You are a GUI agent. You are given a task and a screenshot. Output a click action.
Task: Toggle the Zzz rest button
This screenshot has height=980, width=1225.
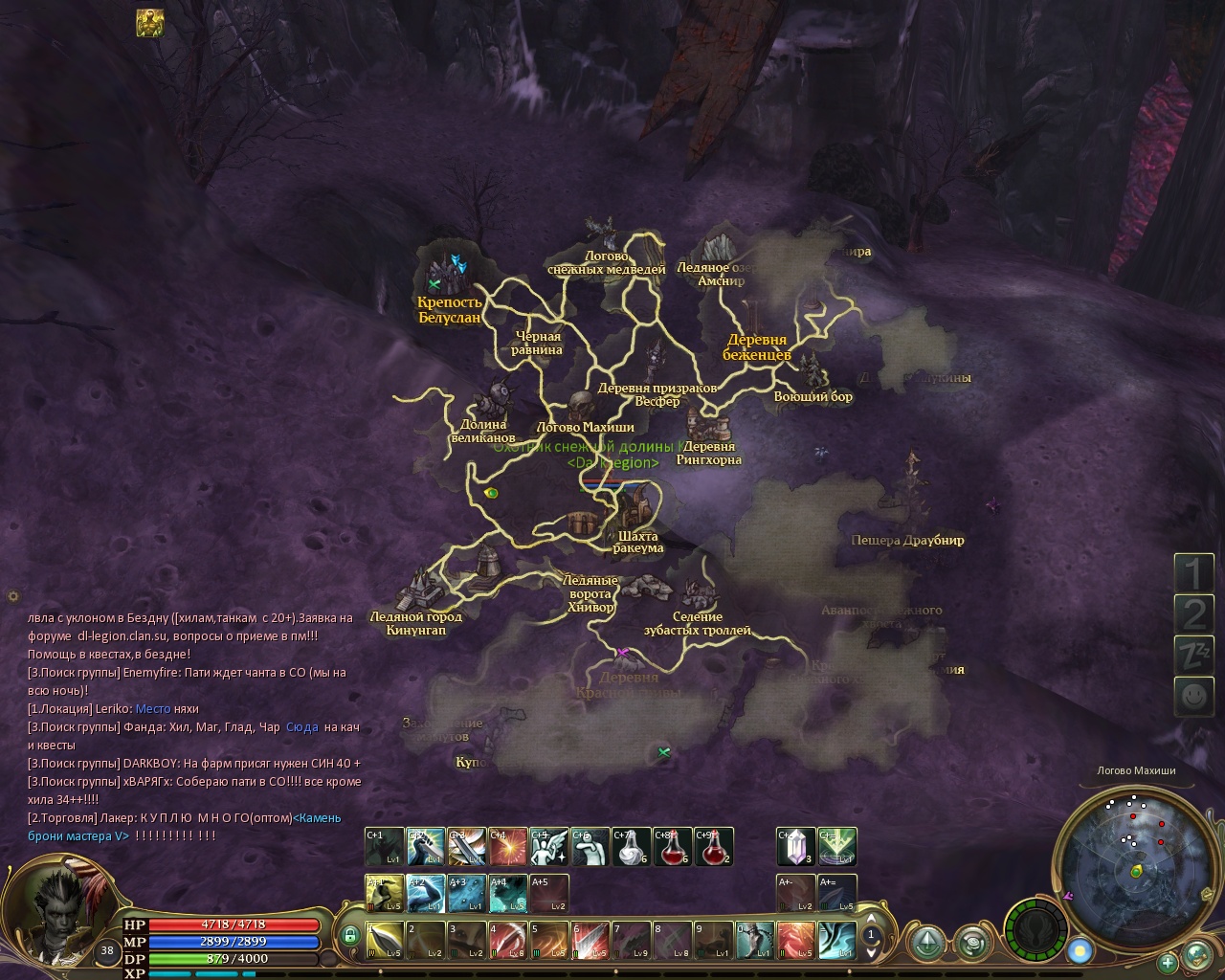pos(1192,655)
